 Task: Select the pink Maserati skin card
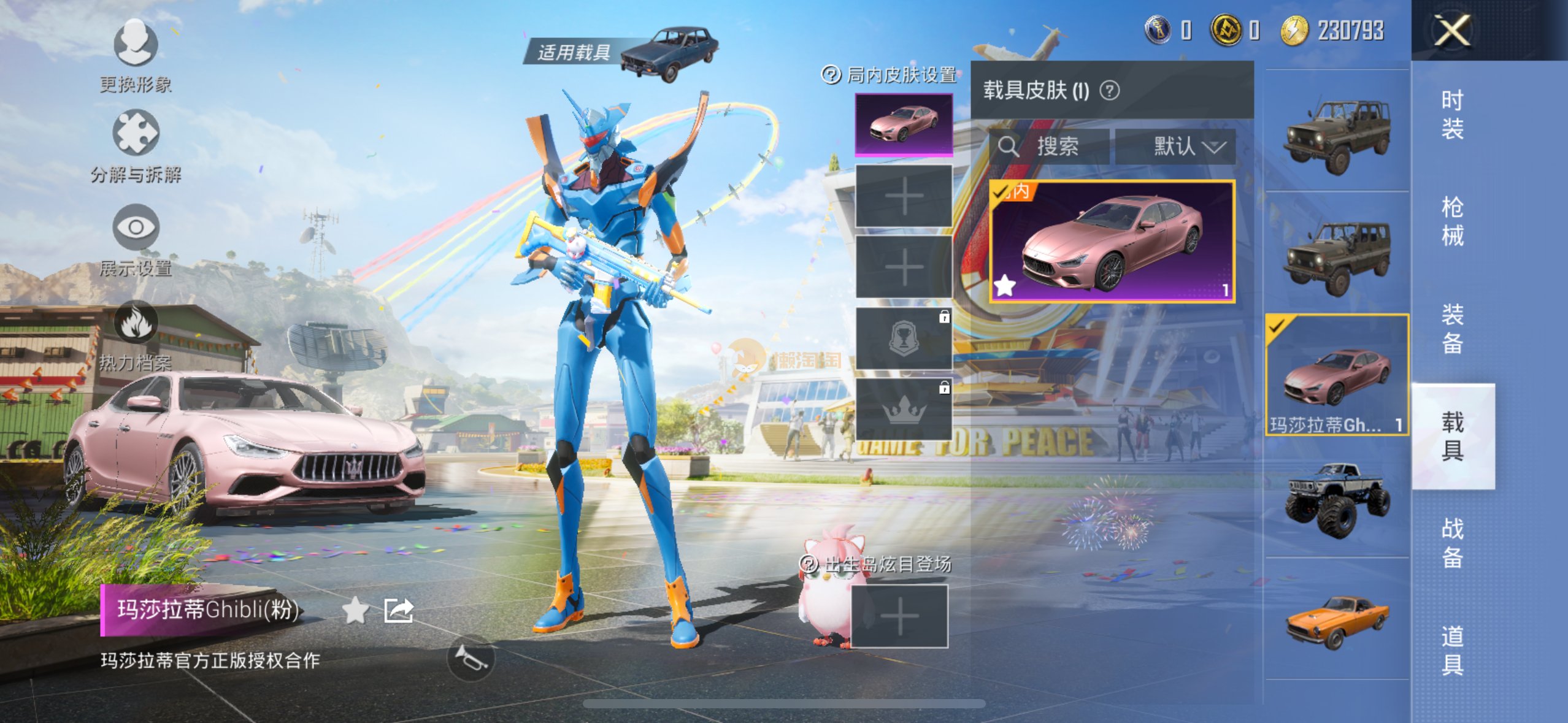pos(1112,242)
